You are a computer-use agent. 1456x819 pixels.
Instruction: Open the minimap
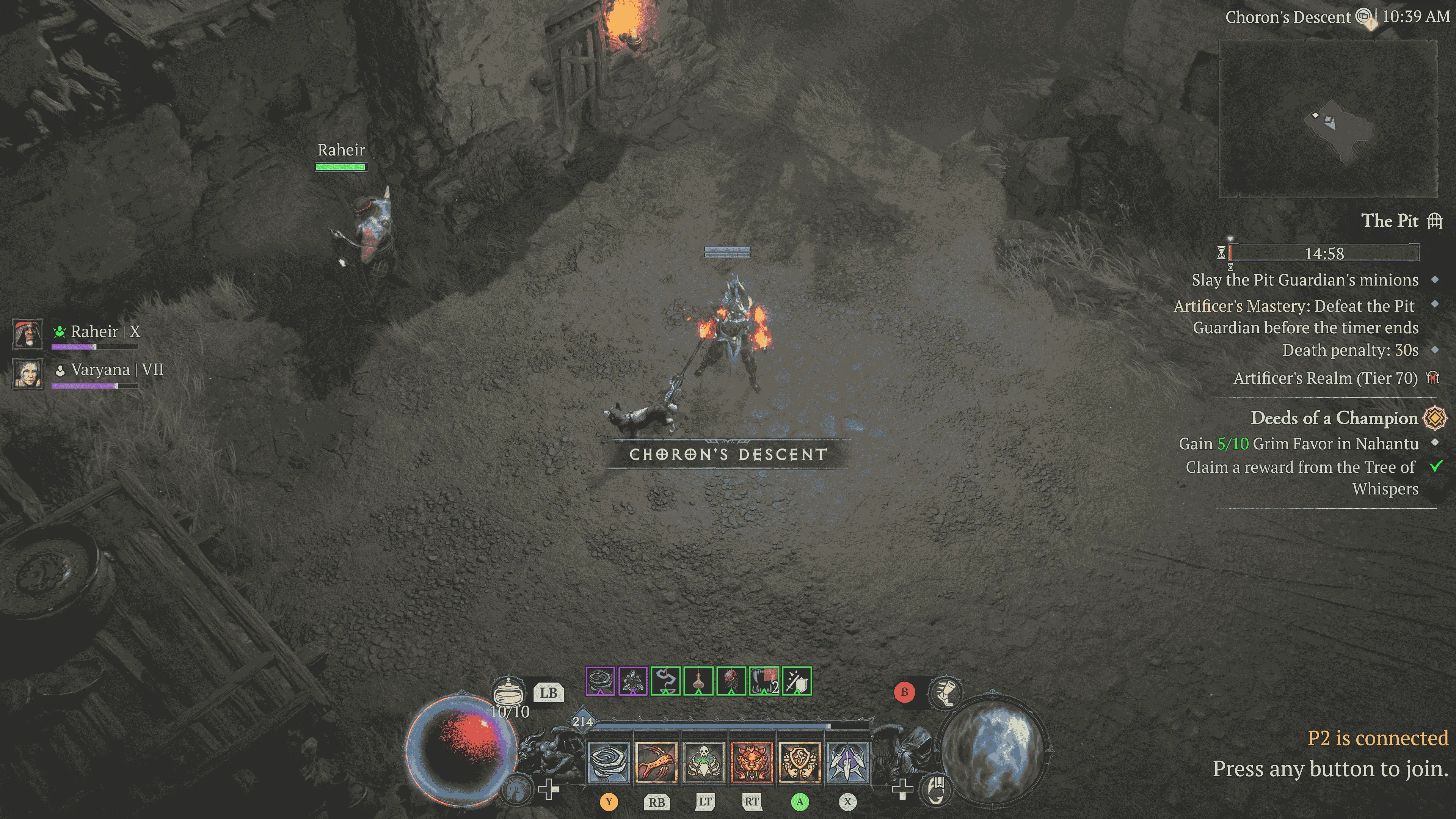click(1328, 119)
